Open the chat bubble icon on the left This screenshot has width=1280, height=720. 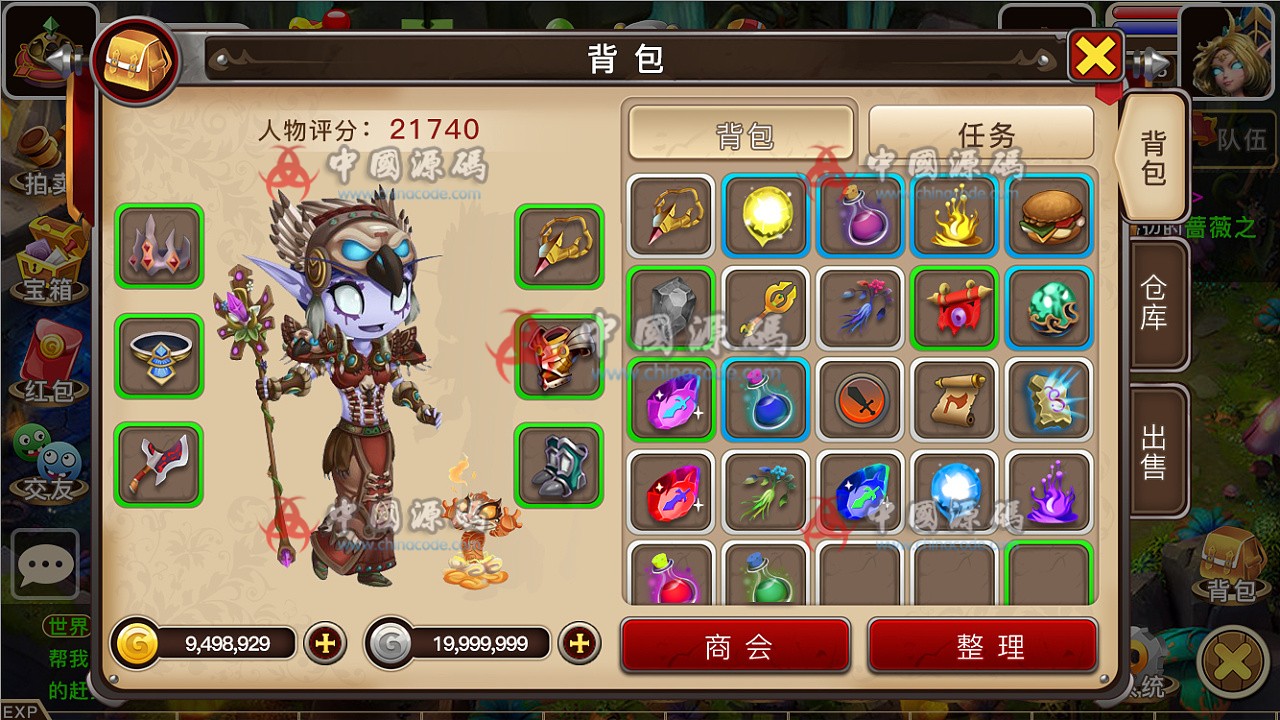[x=44, y=564]
